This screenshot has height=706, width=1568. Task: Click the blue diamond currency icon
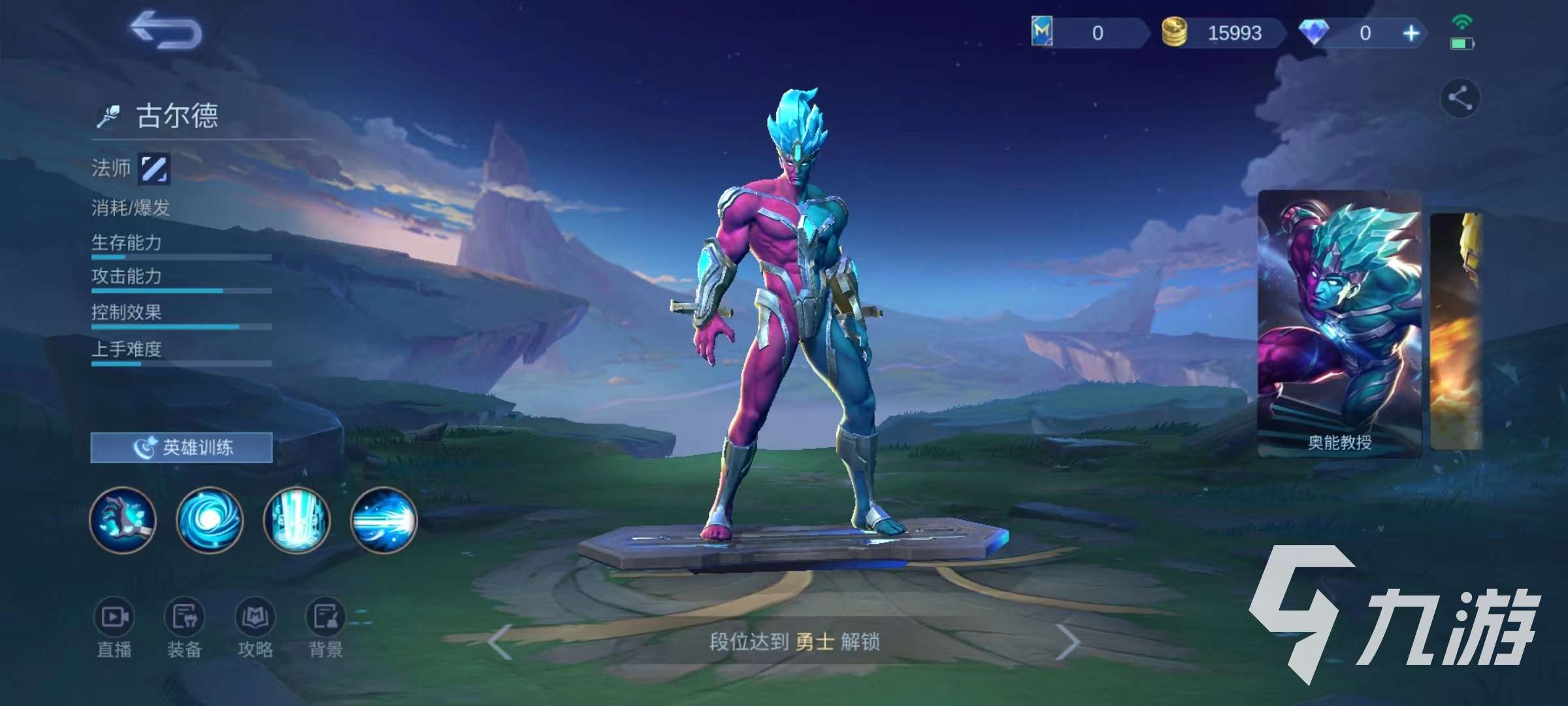(x=1313, y=33)
